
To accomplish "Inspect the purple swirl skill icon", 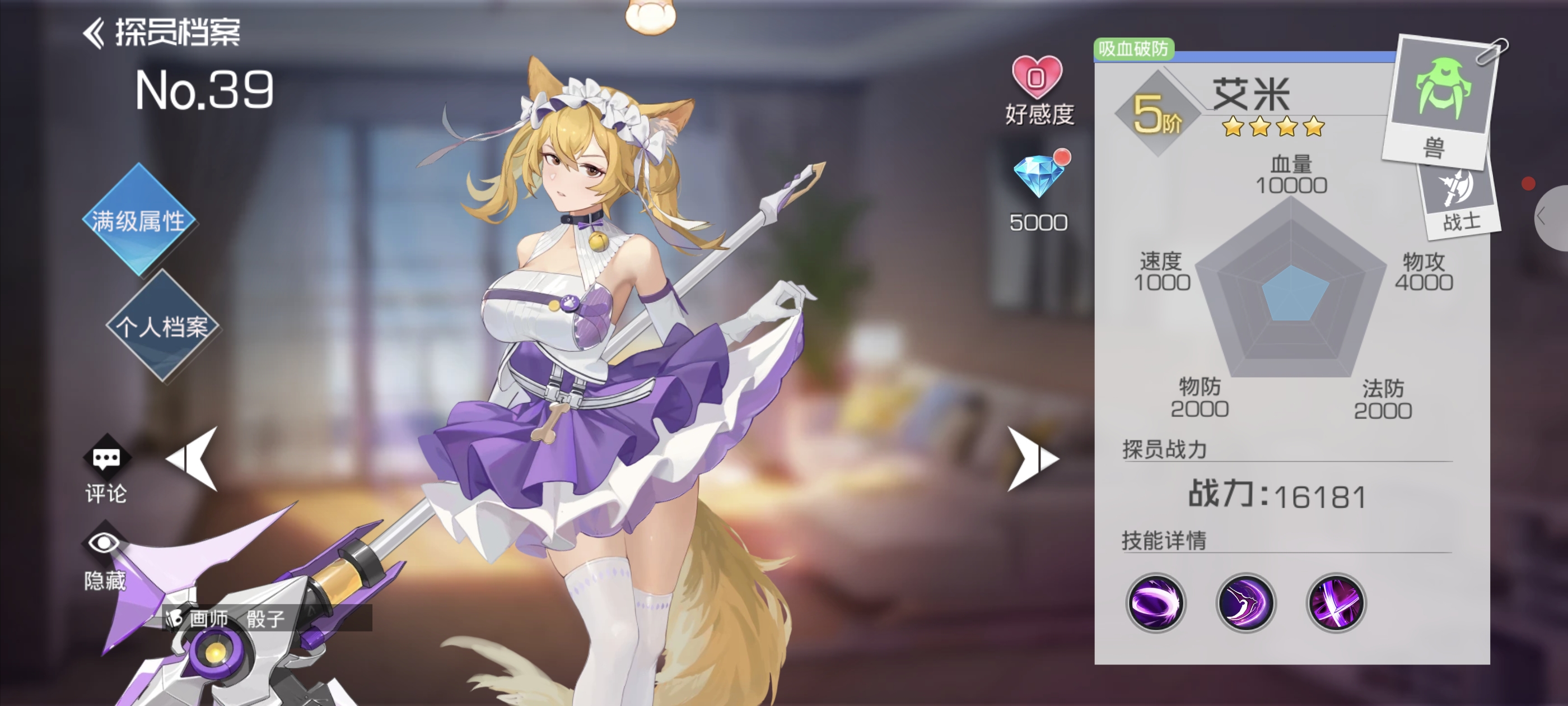I will 1155,603.
